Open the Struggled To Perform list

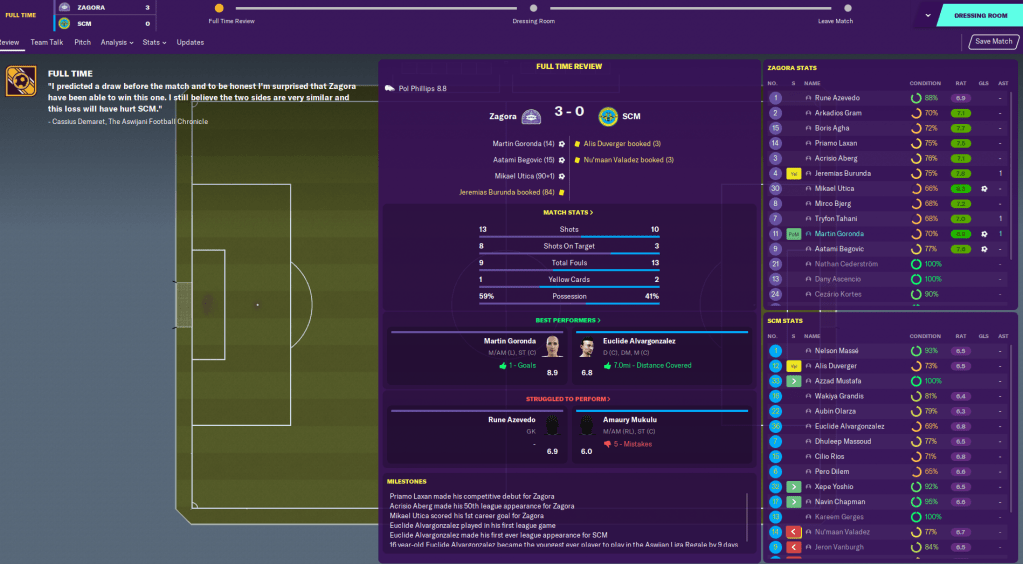pos(568,399)
